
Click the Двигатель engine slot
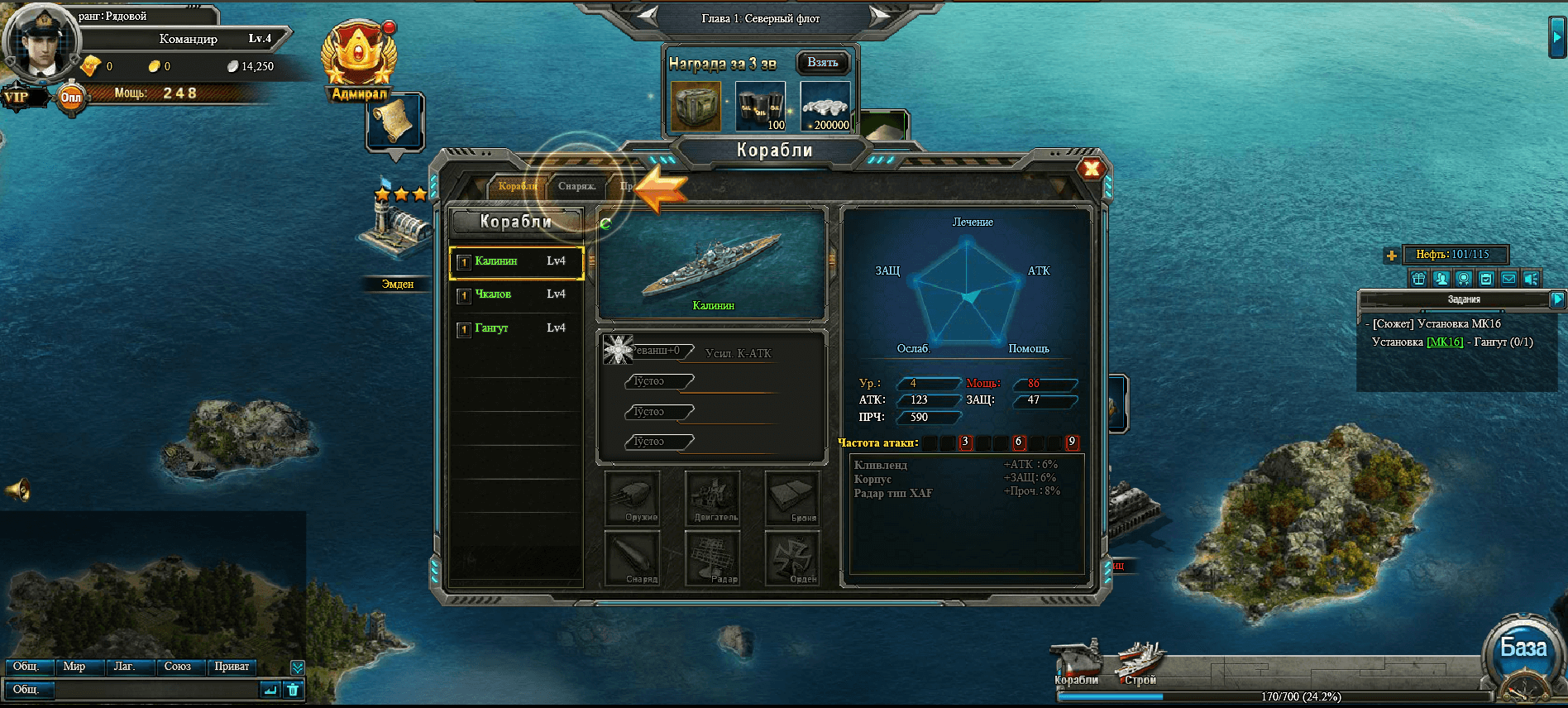(x=713, y=498)
